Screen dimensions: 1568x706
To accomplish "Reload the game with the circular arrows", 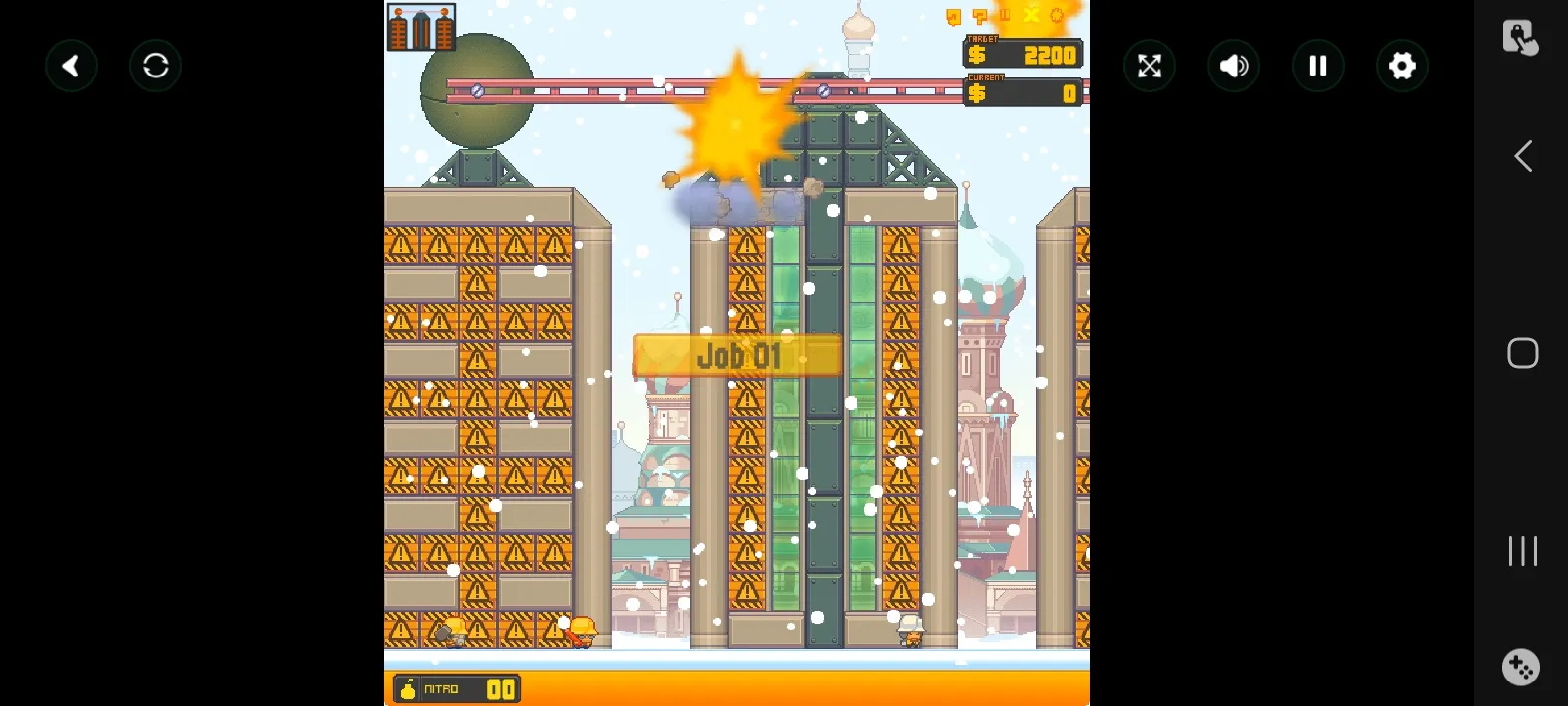I will (156, 66).
